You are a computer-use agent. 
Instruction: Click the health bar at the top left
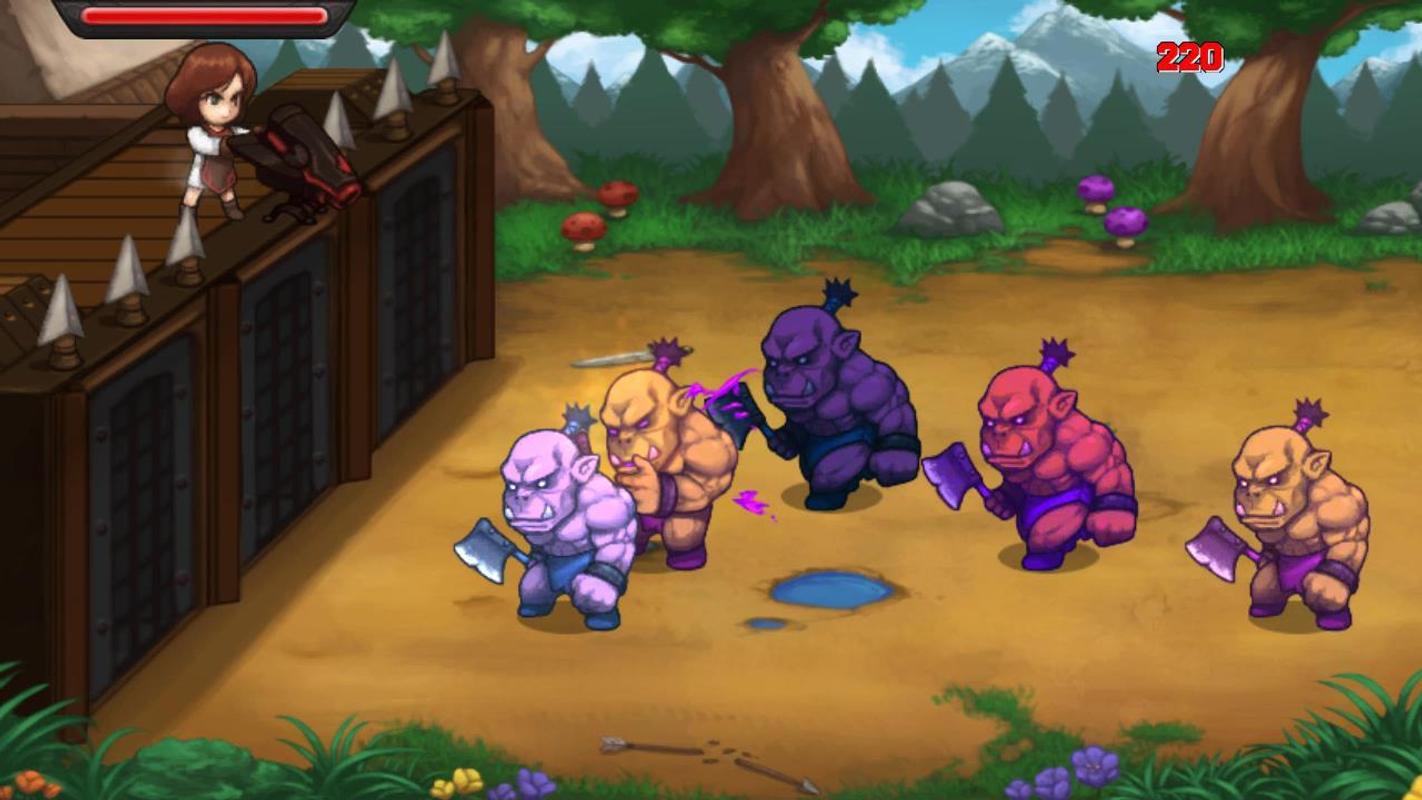point(205,17)
